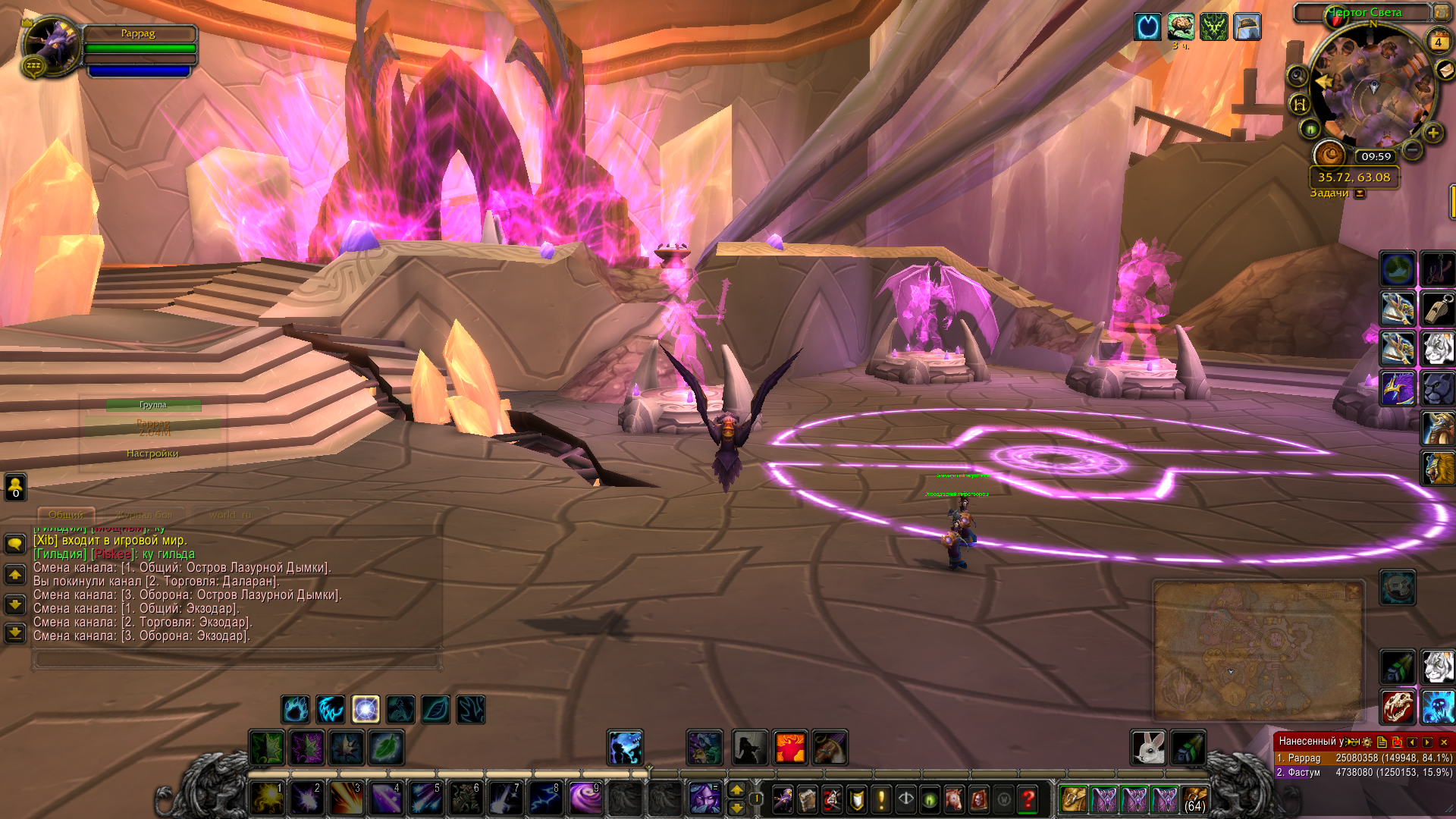Screen dimensions: 1456x819
Task: Use the purple swirl ability in slot 9
Action: (585, 799)
